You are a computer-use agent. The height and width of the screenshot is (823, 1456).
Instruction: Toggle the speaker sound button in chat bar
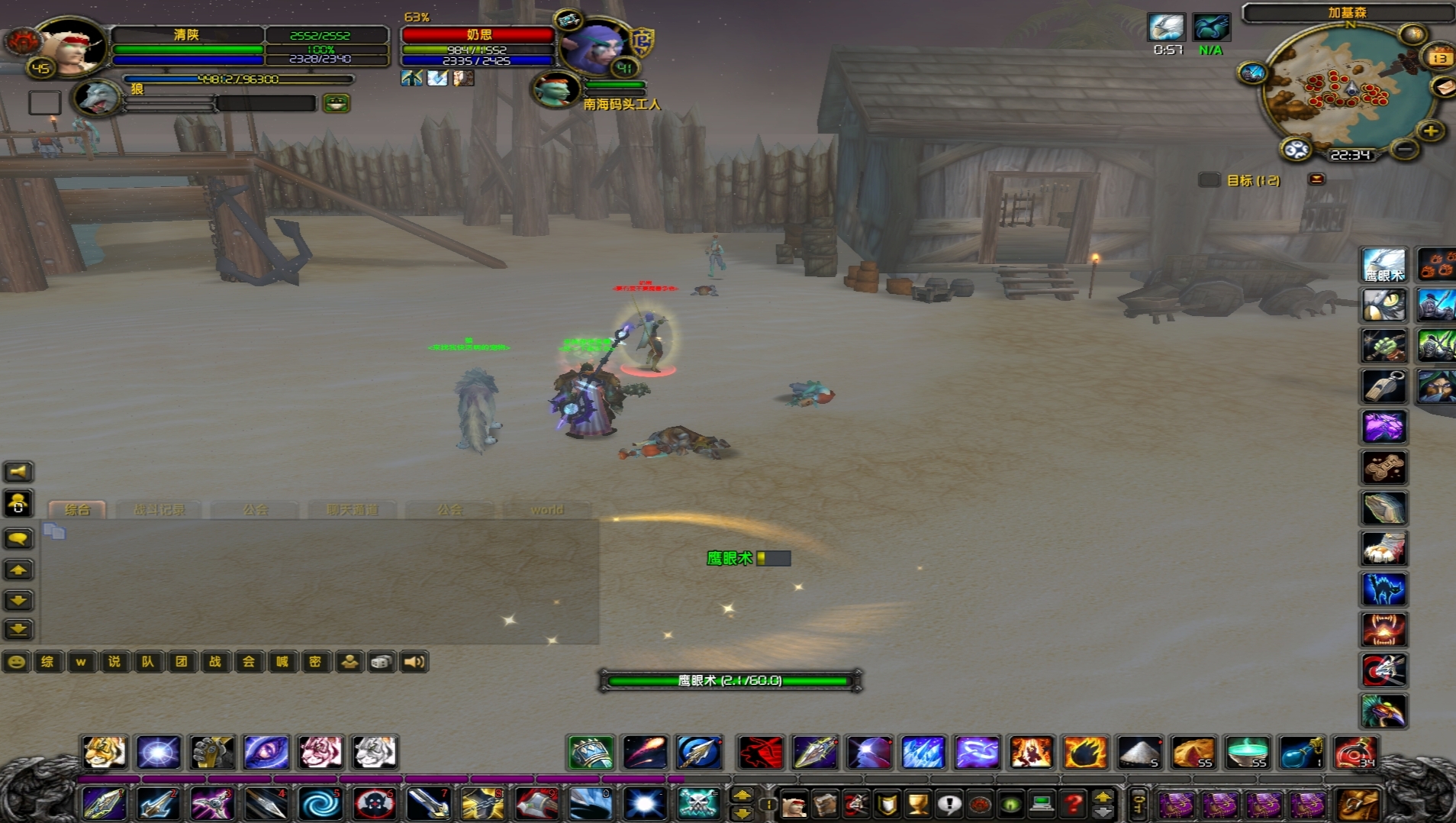[x=414, y=662]
